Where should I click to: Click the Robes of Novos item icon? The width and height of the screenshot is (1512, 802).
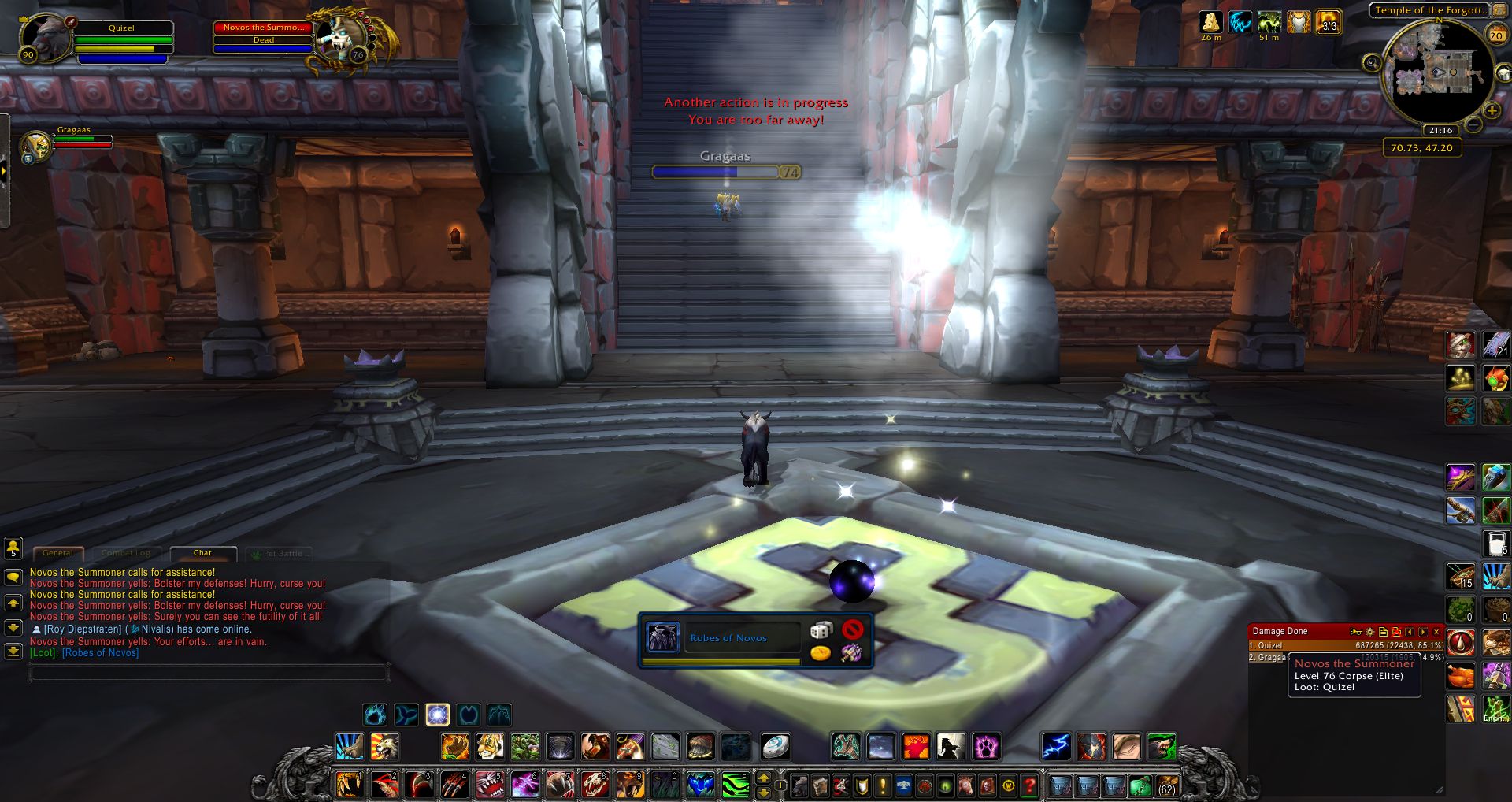pos(662,638)
